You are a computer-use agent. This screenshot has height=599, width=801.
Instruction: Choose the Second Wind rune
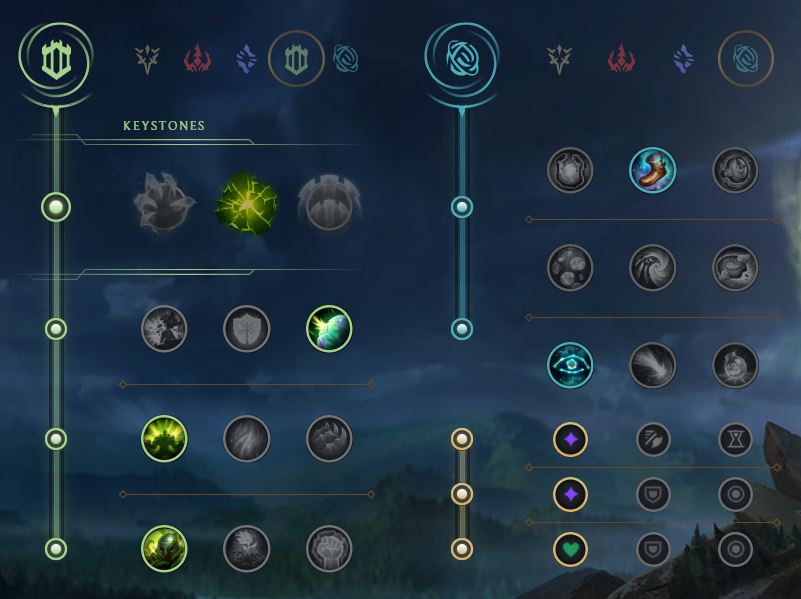point(247,439)
